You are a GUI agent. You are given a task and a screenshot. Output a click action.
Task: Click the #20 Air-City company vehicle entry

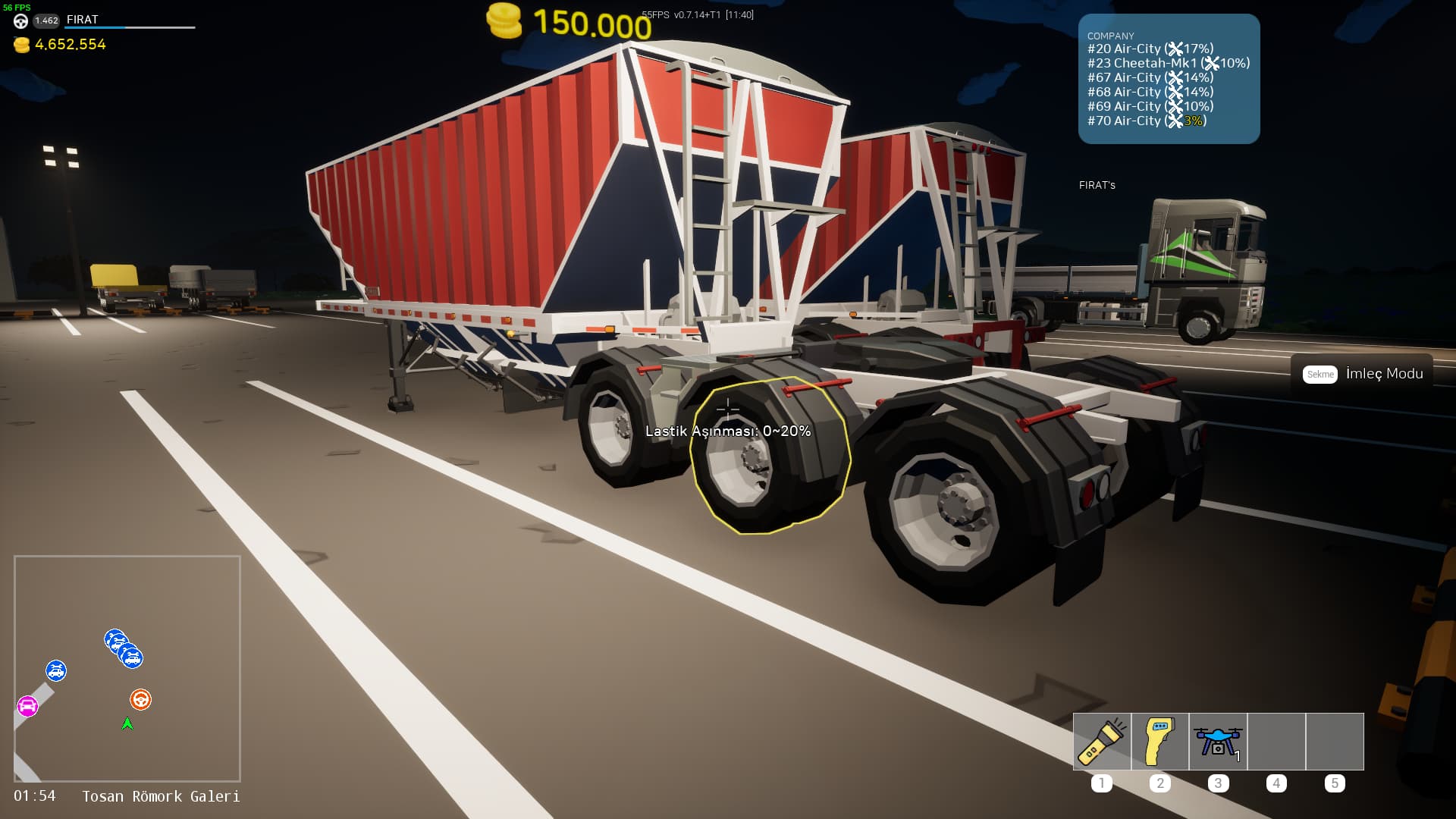(x=1150, y=49)
